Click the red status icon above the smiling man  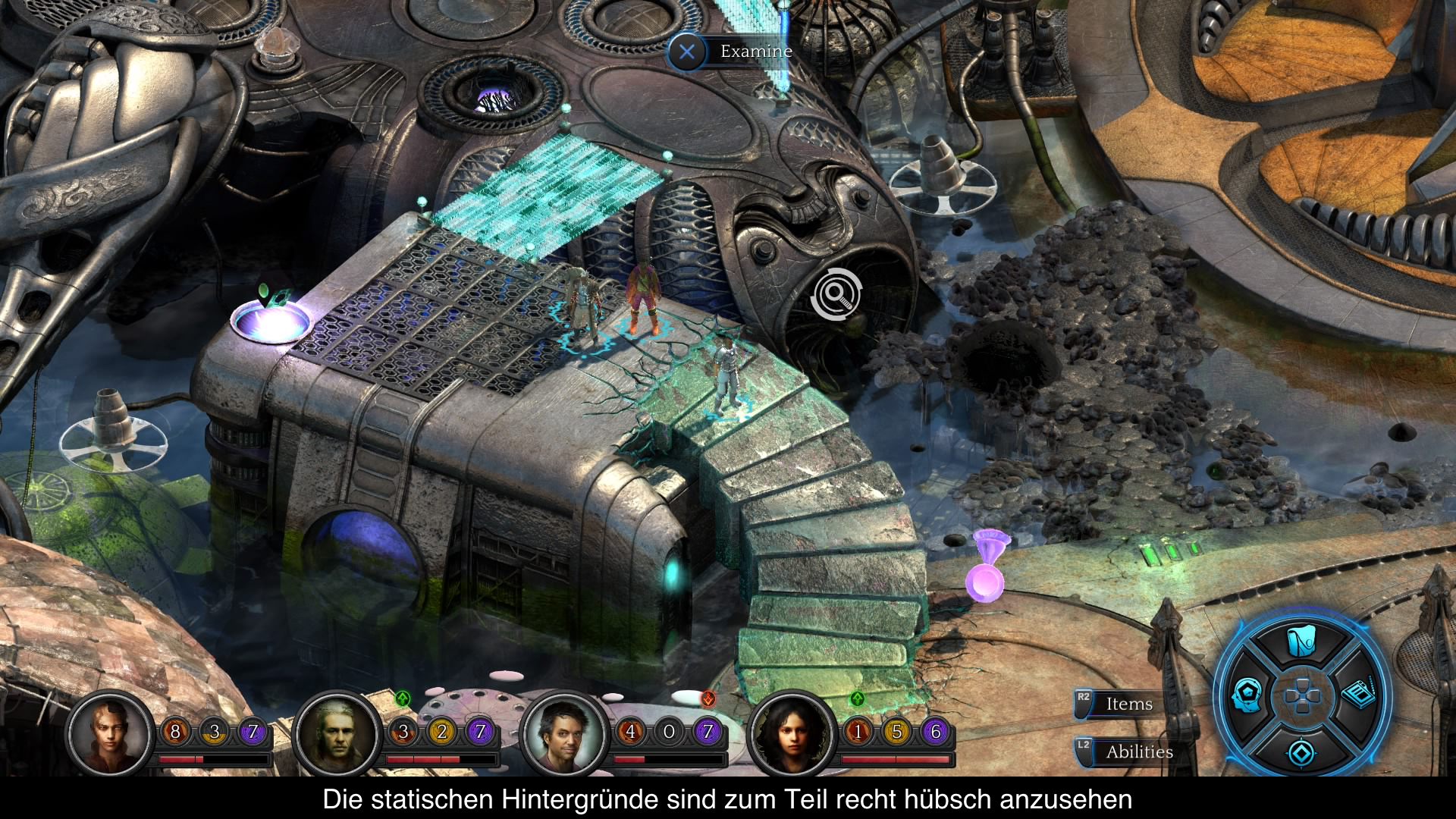(x=708, y=698)
